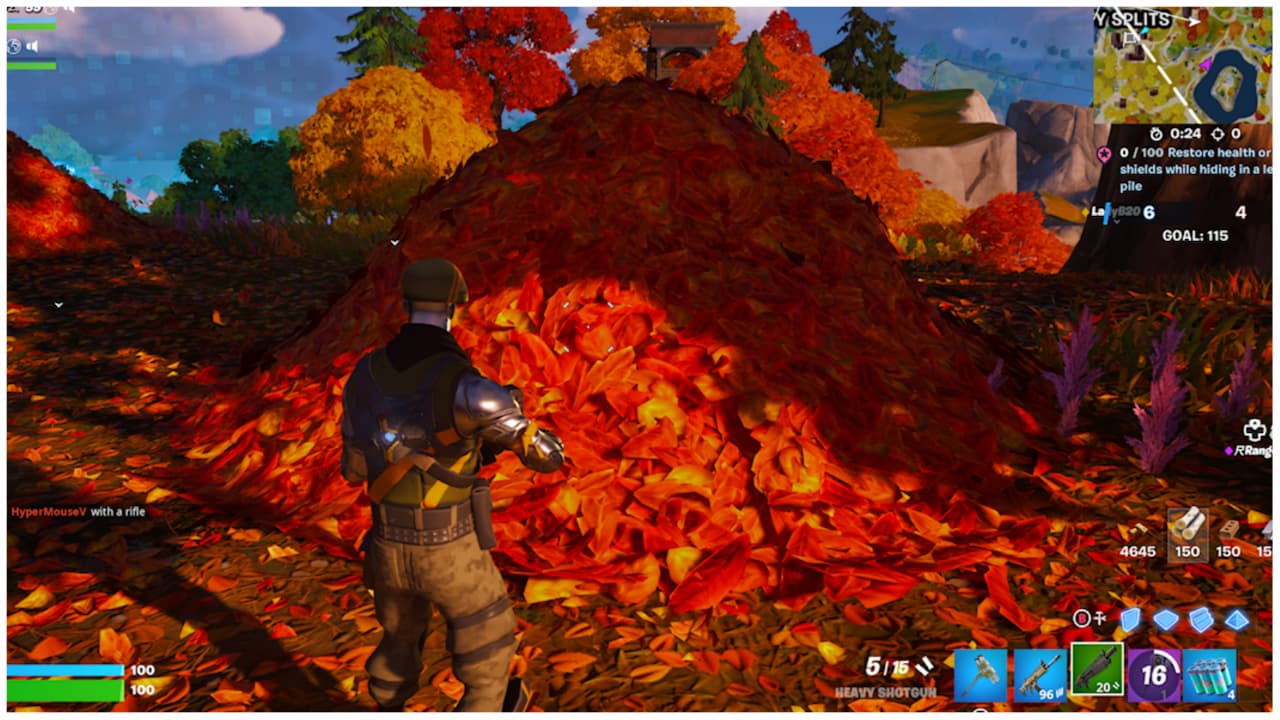The image size is (1280, 720).
Task: Select the equipped Heavy Shotgun slot
Action: tap(1097, 670)
